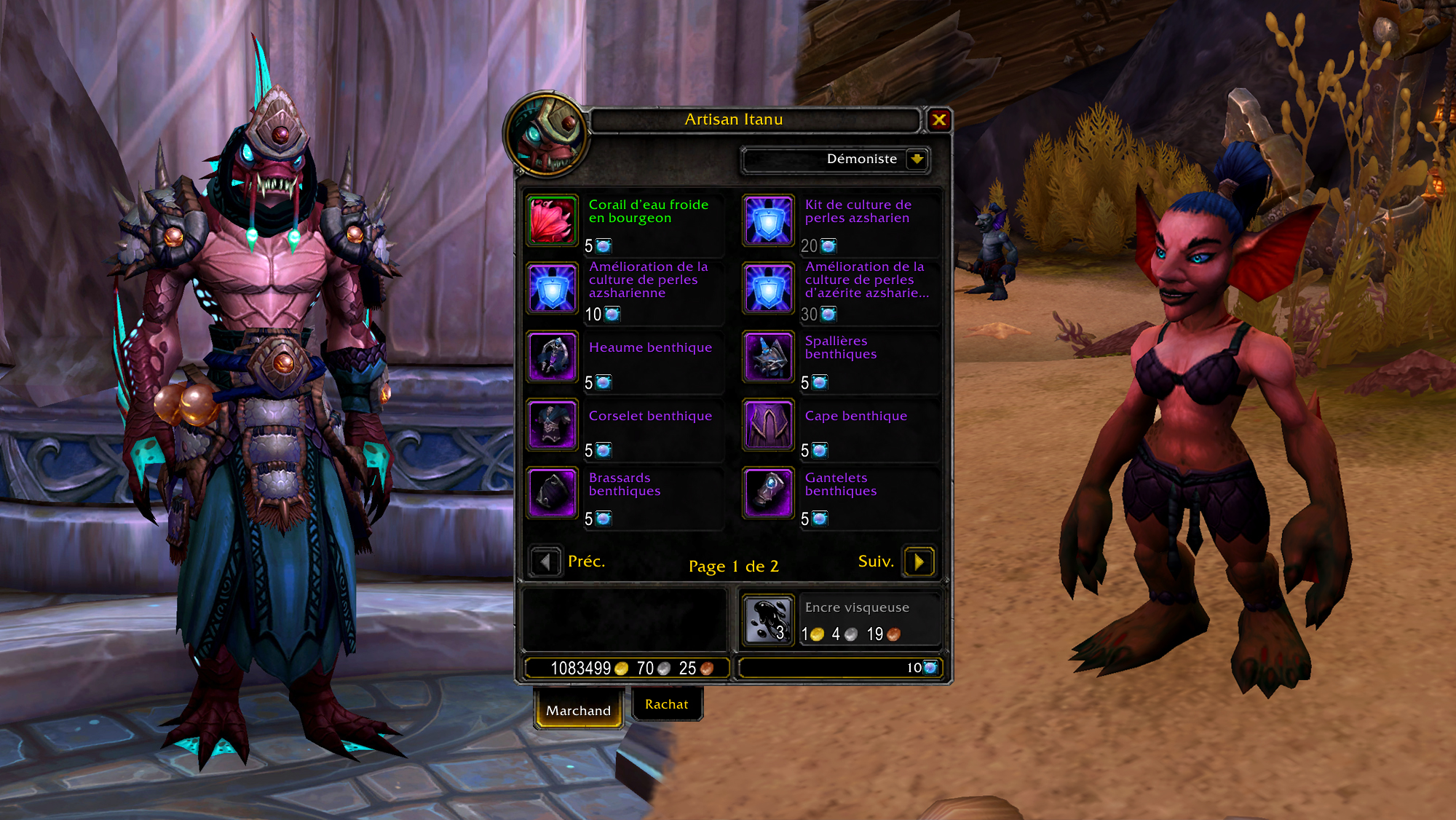Viewport: 1456px width, 820px height.
Task: Select Corail d'eau froide en bourgeon item
Action: pyautogui.click(x=553, y=221)
